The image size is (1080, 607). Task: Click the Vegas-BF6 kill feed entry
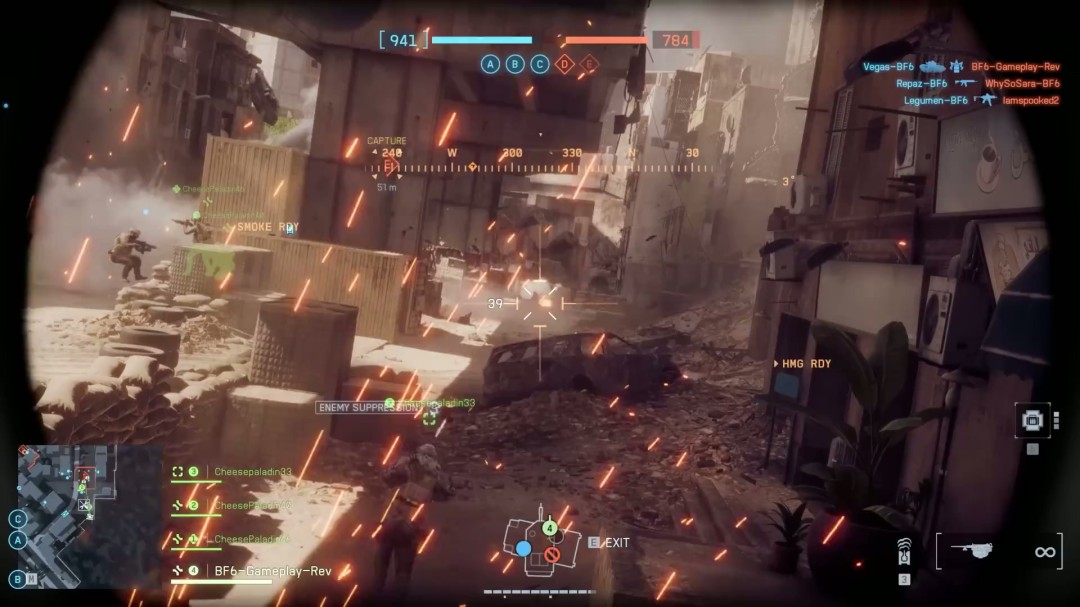click(x=889, y=67)
